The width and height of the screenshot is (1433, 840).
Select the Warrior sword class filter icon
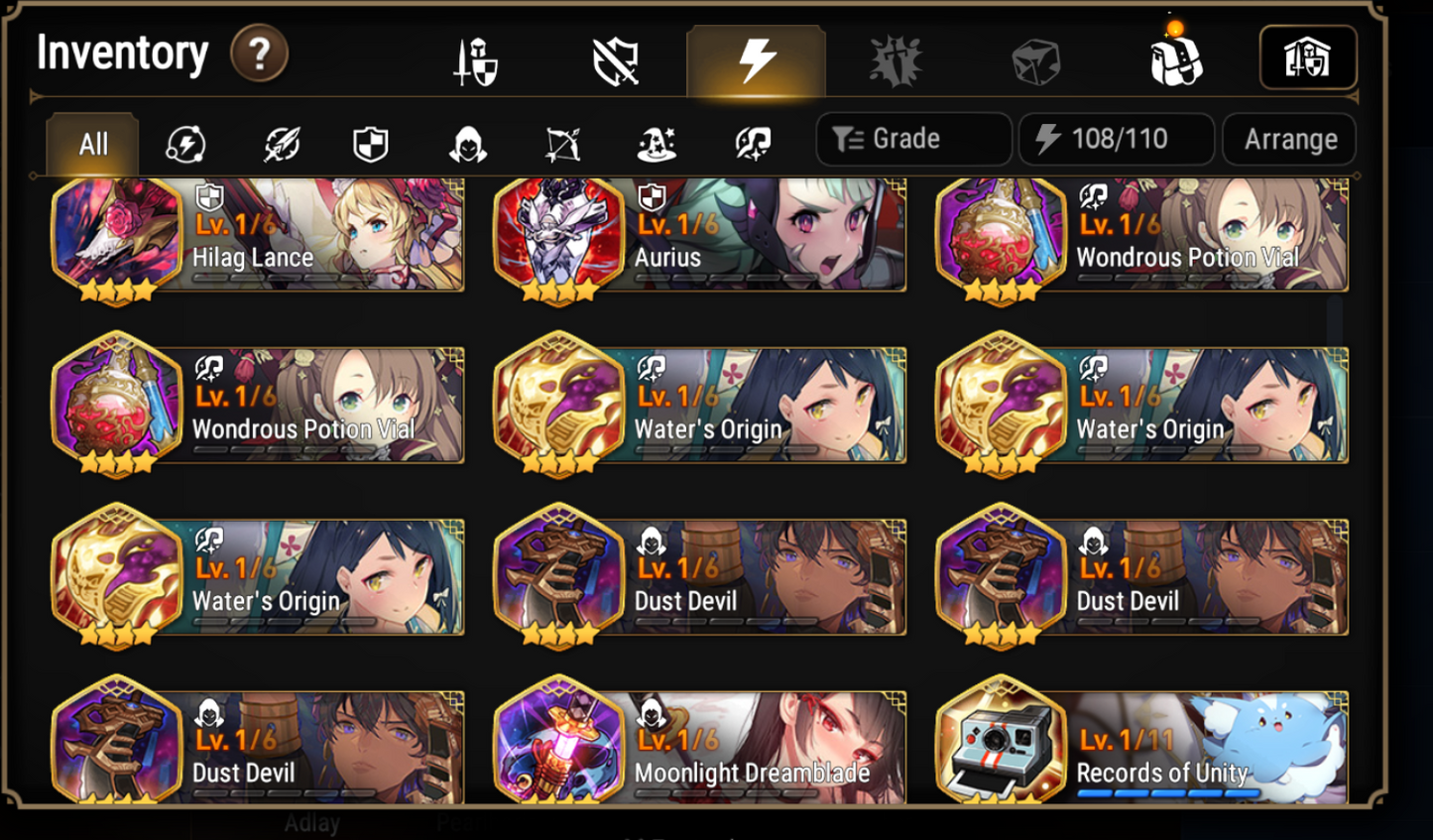[x=282, y=142]
